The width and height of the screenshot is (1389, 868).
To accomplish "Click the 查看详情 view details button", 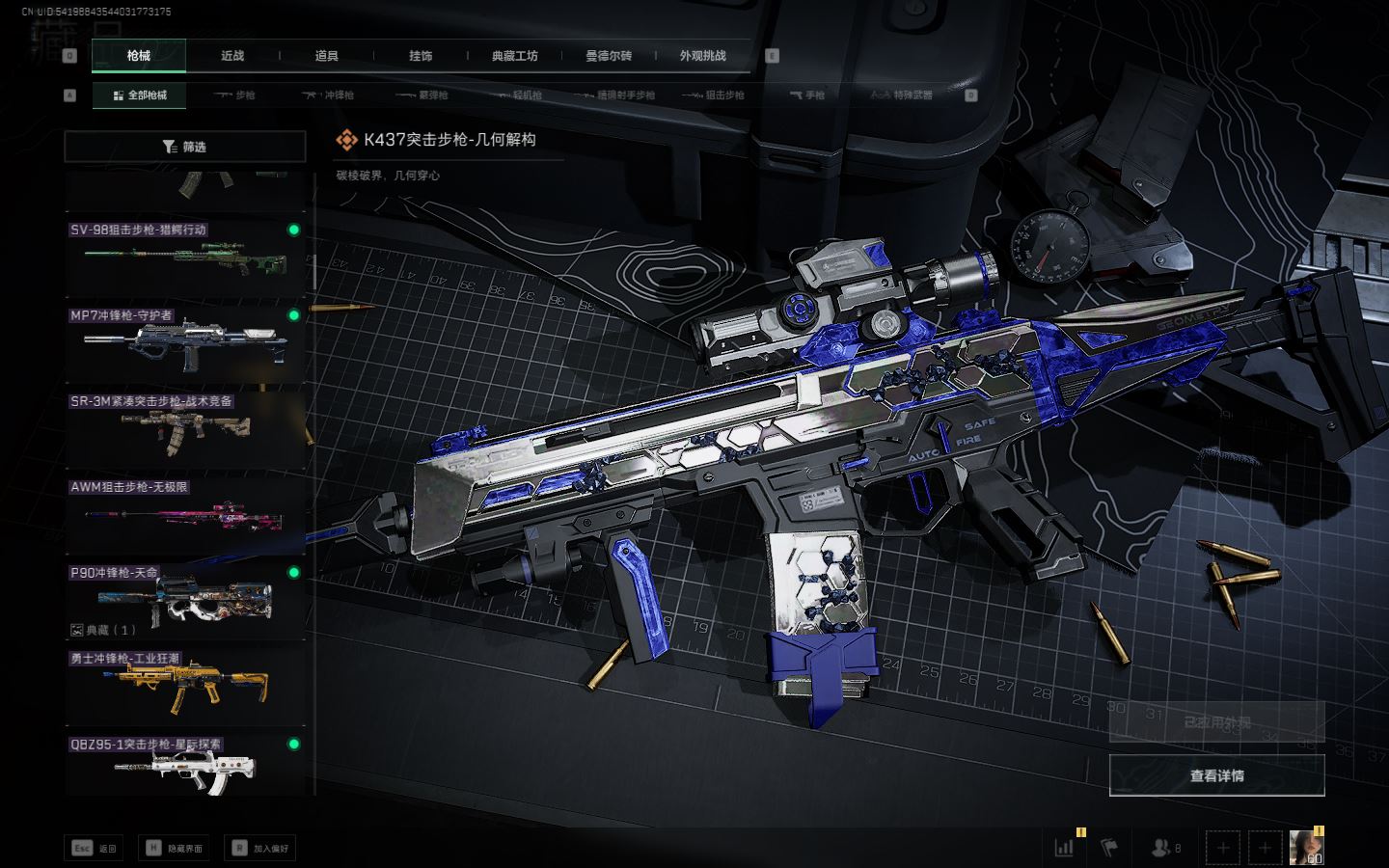I will pyautogui.click(x=1216, y=775).
